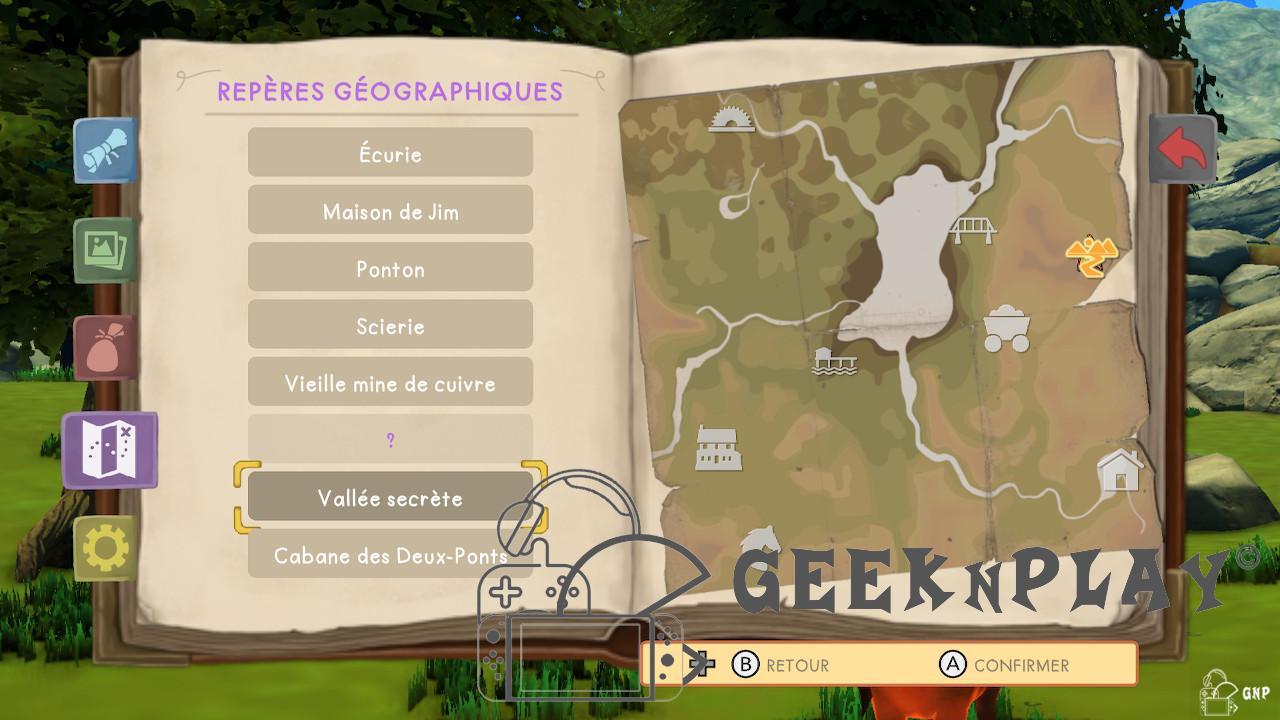Image resolution: width=1280 pixels, height=720 pixels.
Task: Select the Vallée secrète landmark
Action: pos(390,498)
